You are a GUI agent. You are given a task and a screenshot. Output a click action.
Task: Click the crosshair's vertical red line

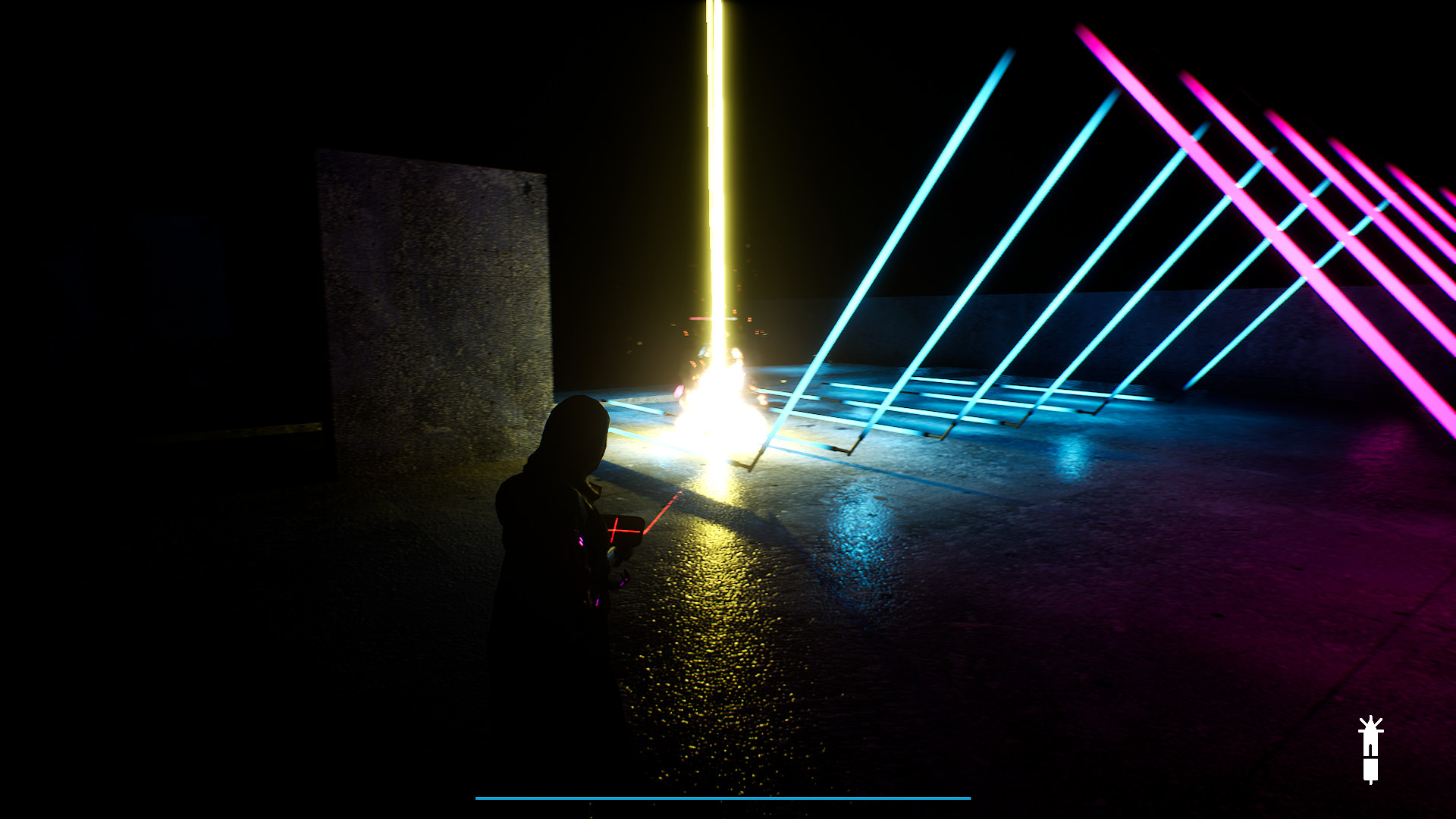pos(614,522)
